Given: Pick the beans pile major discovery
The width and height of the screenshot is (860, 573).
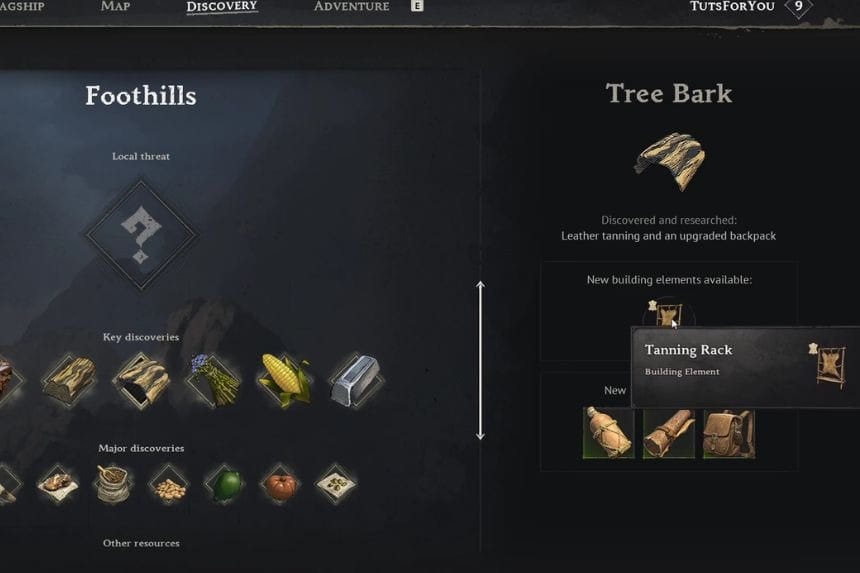Looking at the screenshot, I should pyautogui.click(x=168, y=486).
